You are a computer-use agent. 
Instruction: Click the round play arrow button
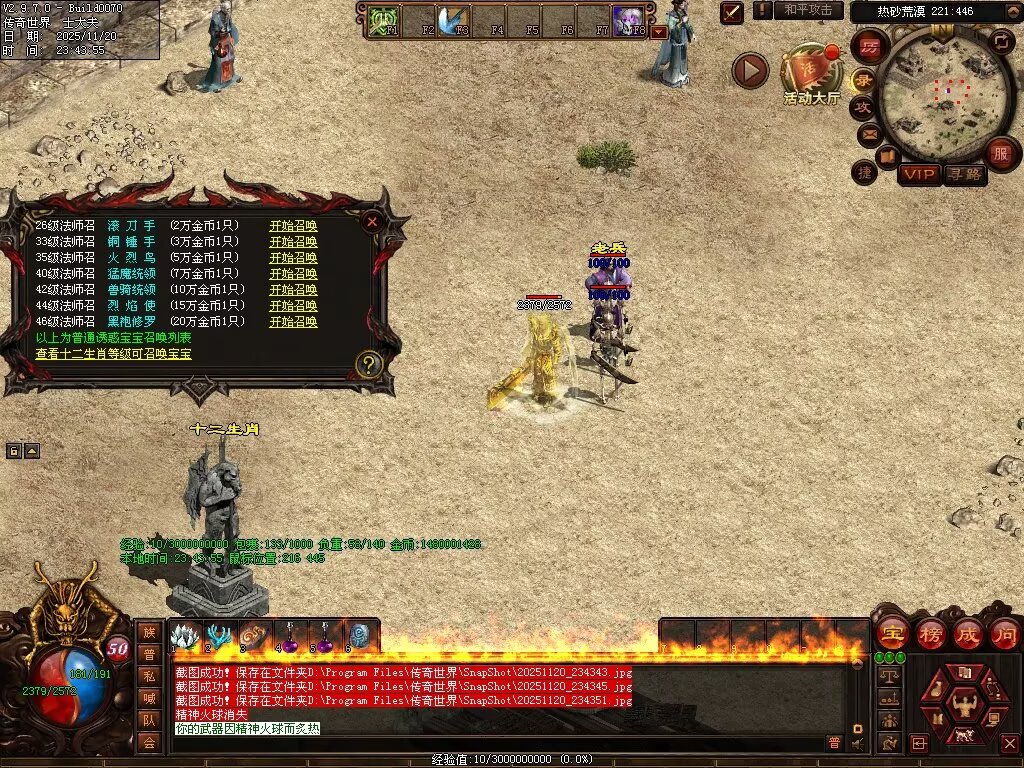click(x=750, y=70)
